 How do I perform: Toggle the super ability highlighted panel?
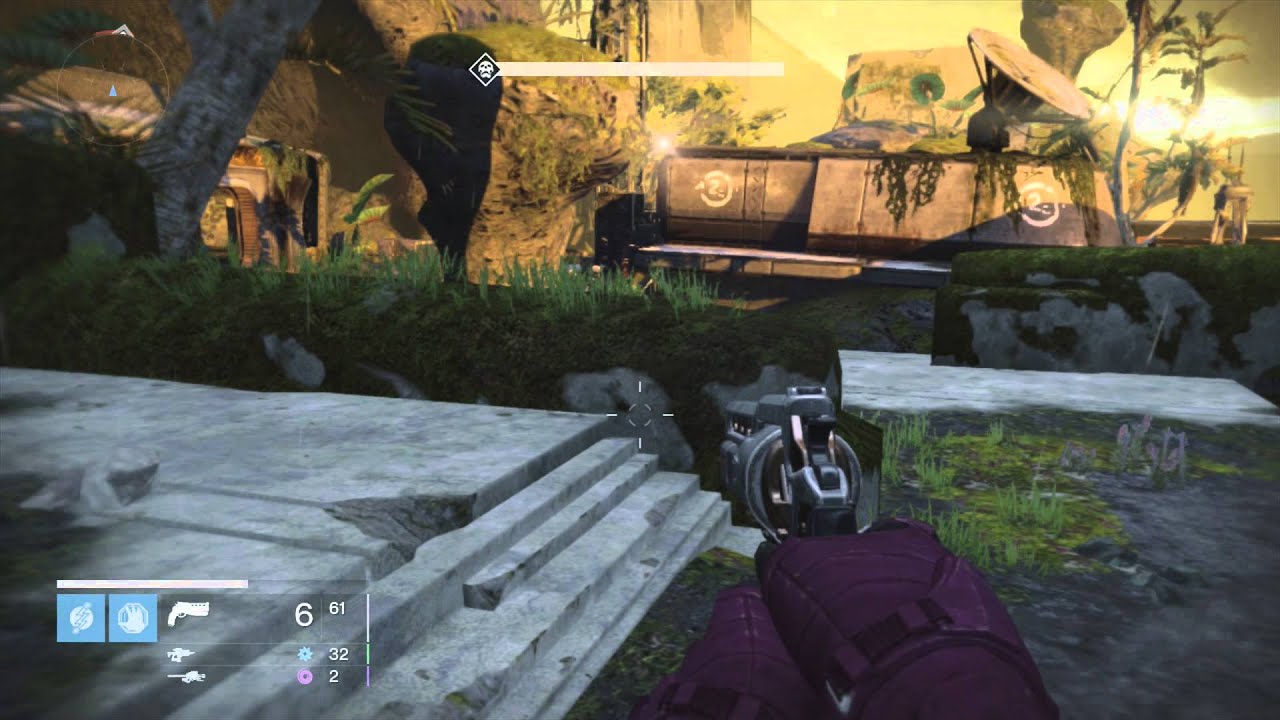pyautogui.click(x=81, y=615)
